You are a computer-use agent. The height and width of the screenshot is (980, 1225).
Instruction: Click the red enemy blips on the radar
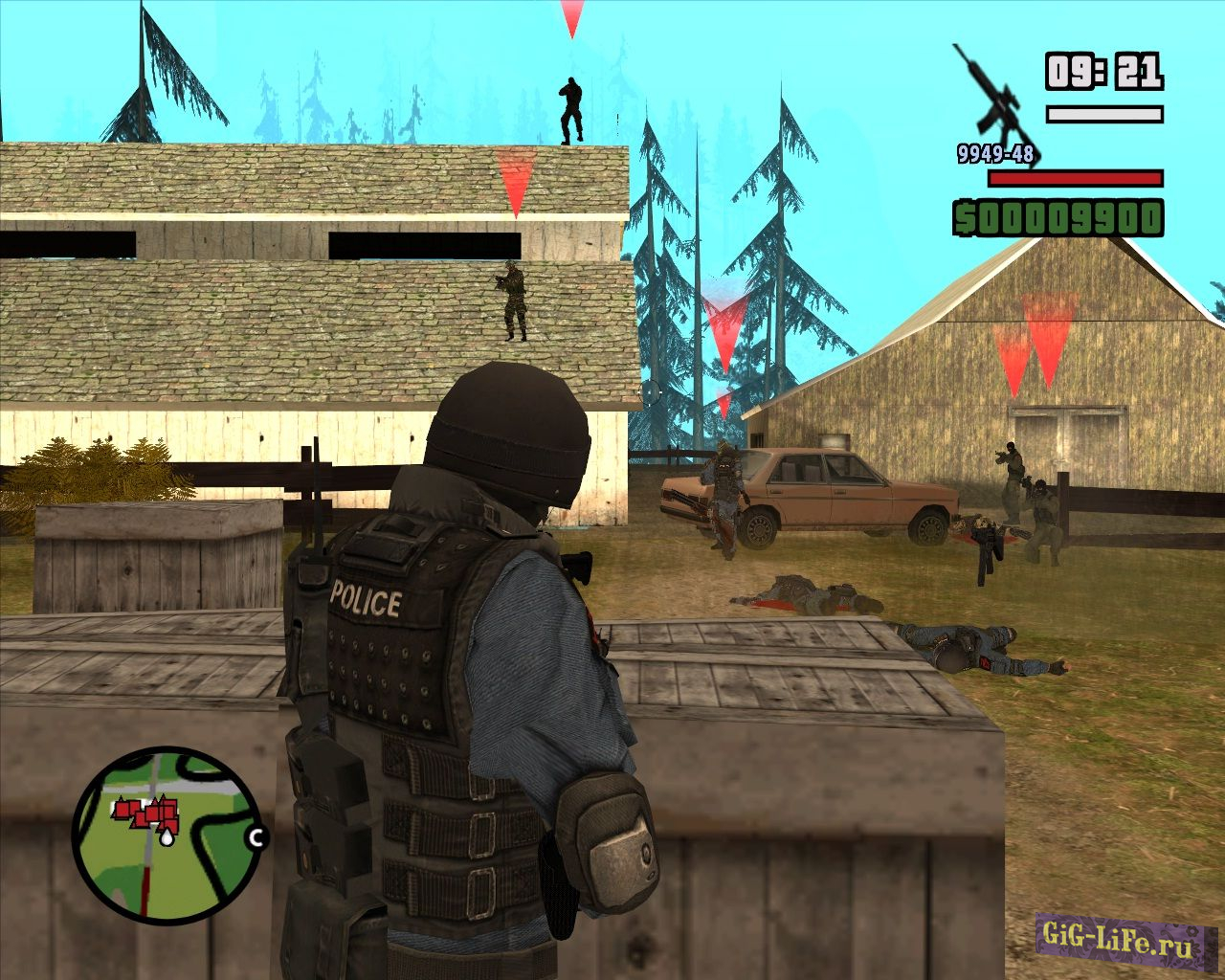(148, 813)
